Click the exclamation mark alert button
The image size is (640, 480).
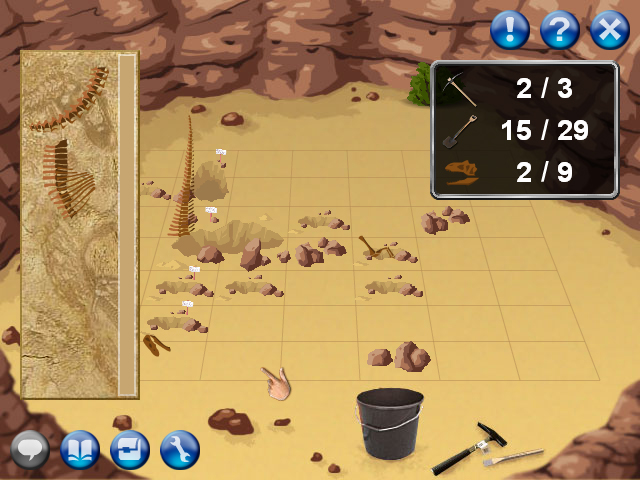[510, 30]
